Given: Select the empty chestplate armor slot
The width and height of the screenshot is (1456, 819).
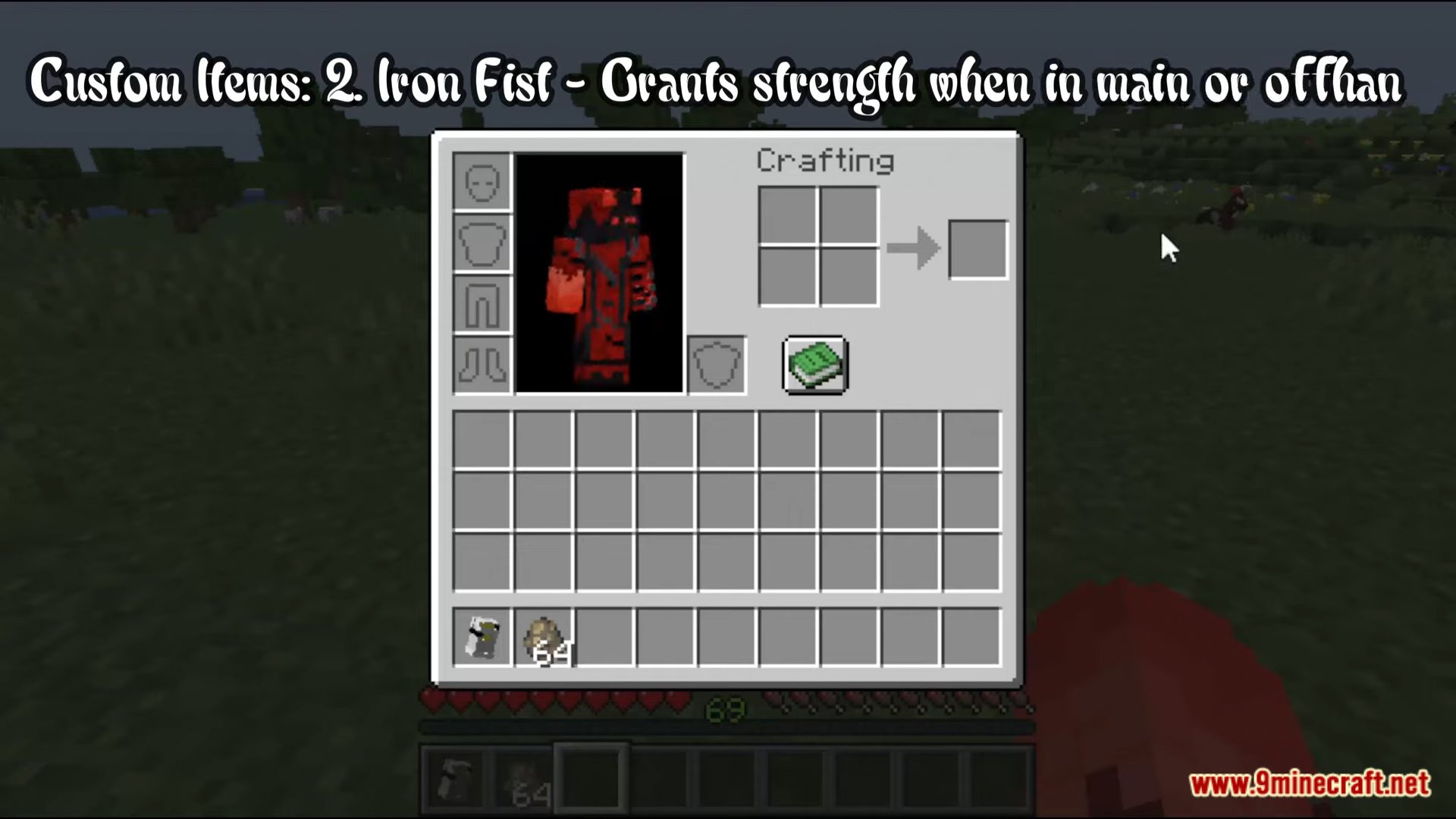Looking at the screenshot, I should coord(482,243).
